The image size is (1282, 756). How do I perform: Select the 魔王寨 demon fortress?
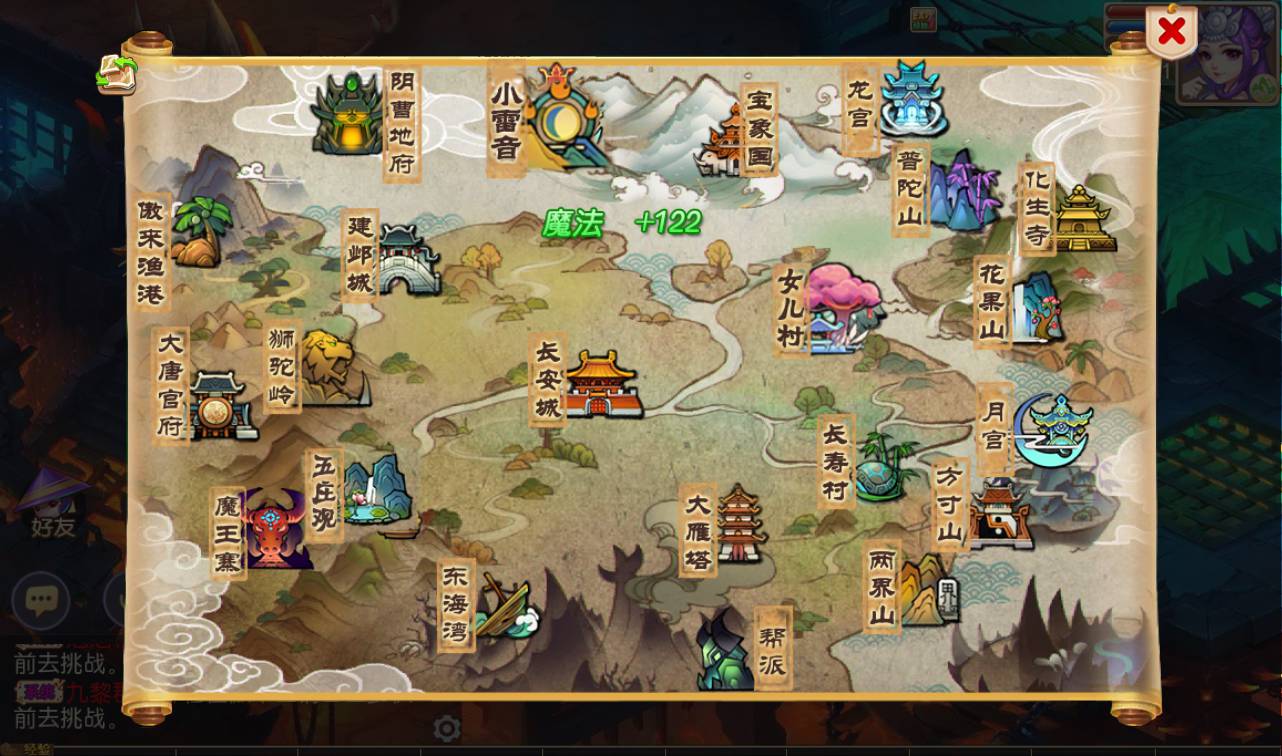pyautogui.click(x=273, y=530)
